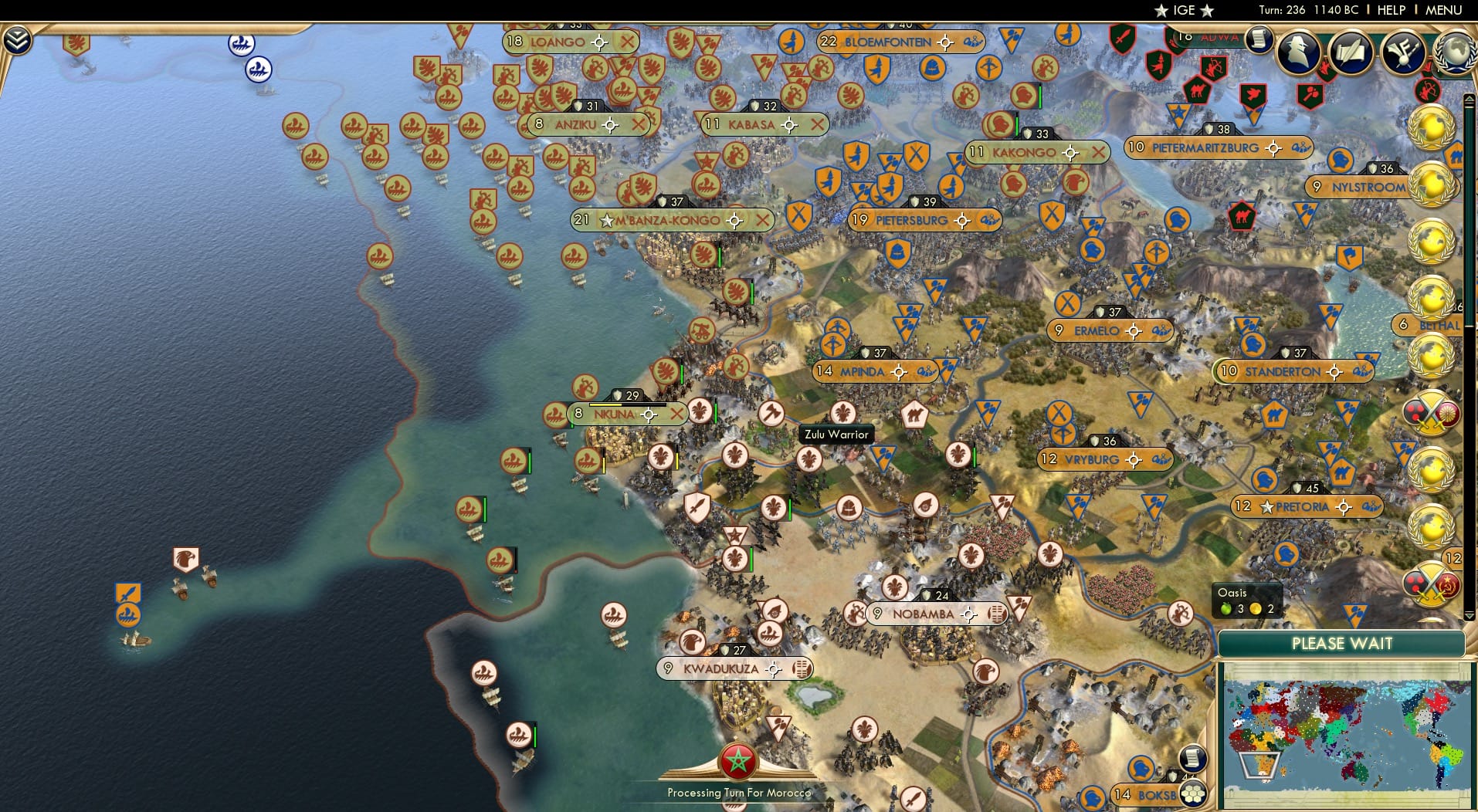The image size is (1478, 812).
Task: Open HELP from the top bar
Action: 1390,10
